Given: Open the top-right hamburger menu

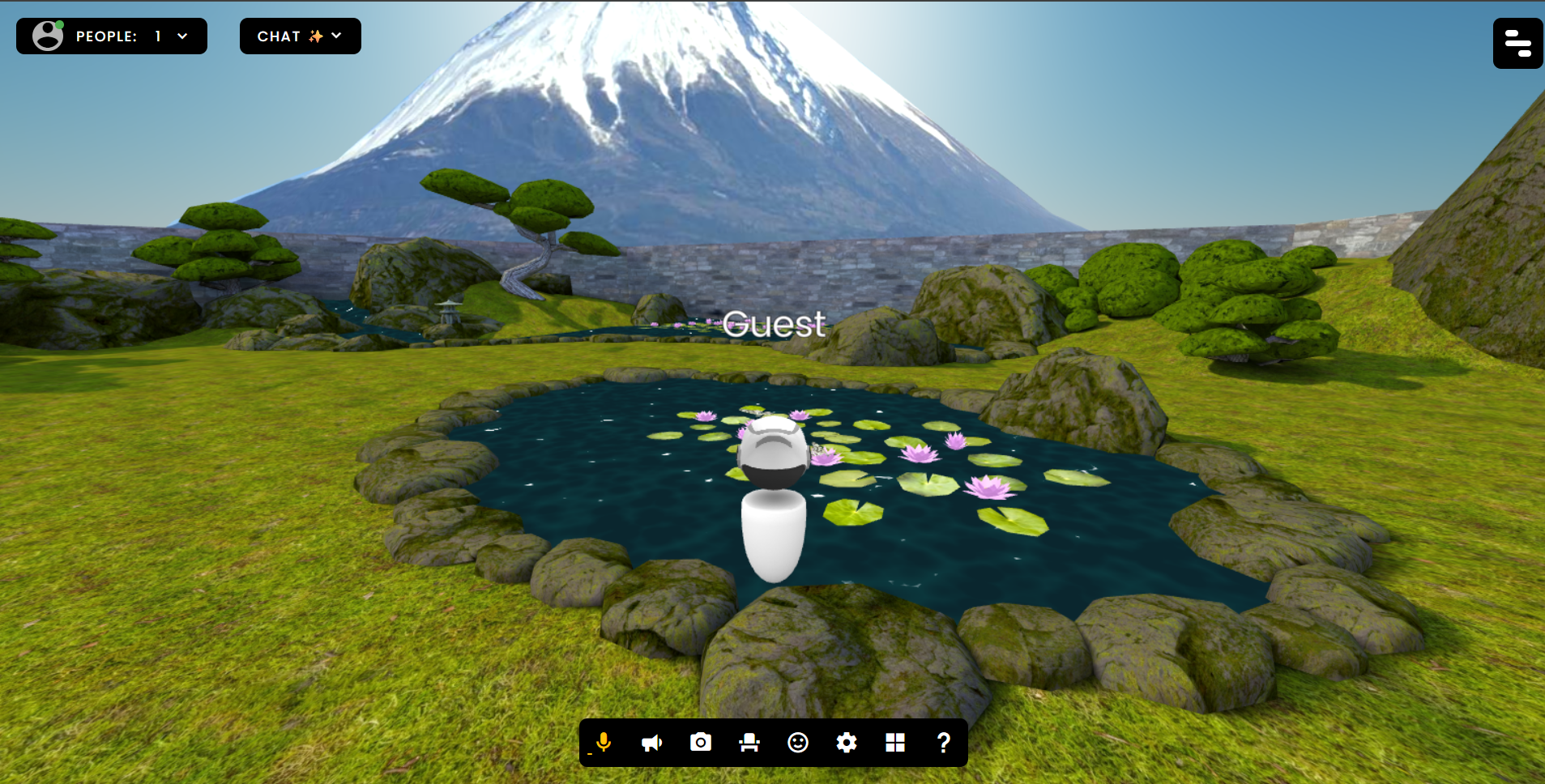Looking at the screenshot, I should coord(1517,43).
